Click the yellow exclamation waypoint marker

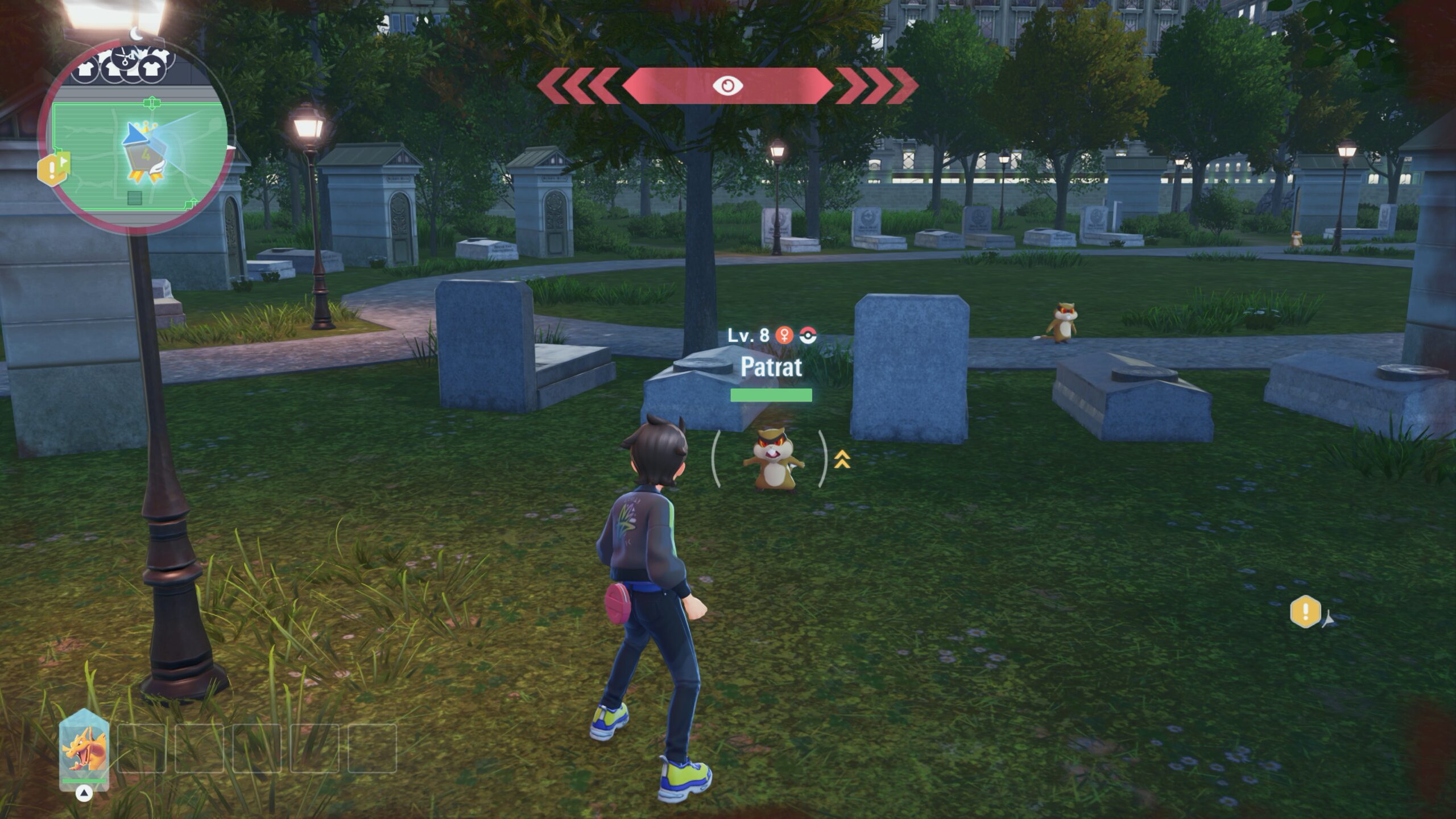(1305, 612)
